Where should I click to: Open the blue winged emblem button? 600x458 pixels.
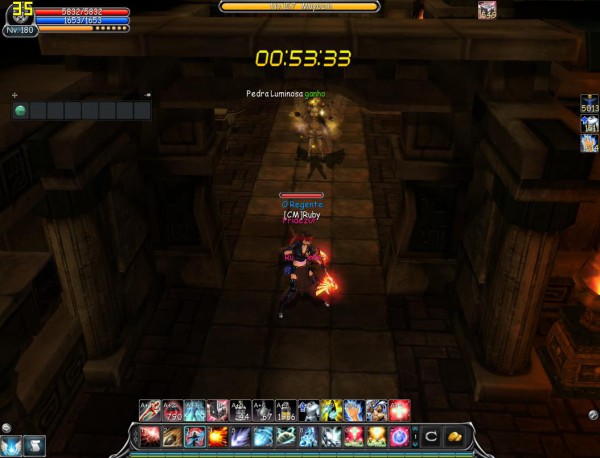(11, 444)
